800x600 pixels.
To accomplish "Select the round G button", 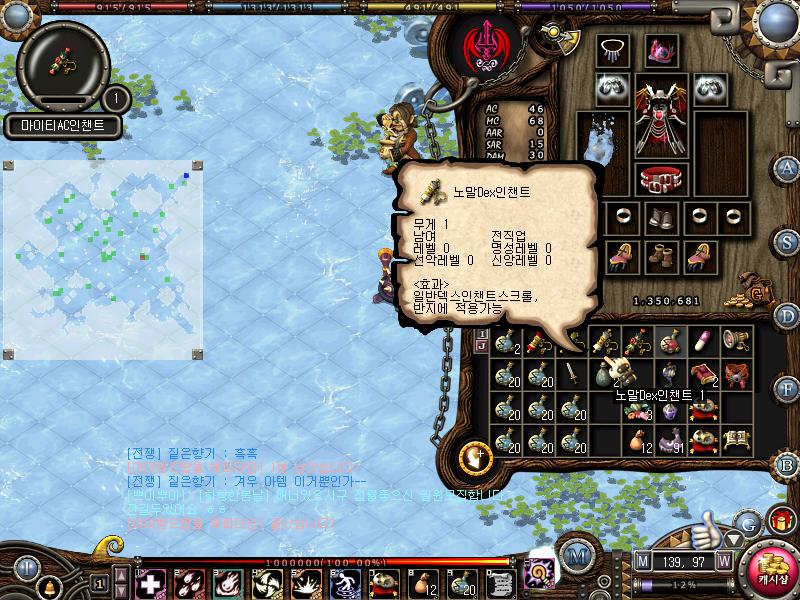I will [x=748, y=521].
